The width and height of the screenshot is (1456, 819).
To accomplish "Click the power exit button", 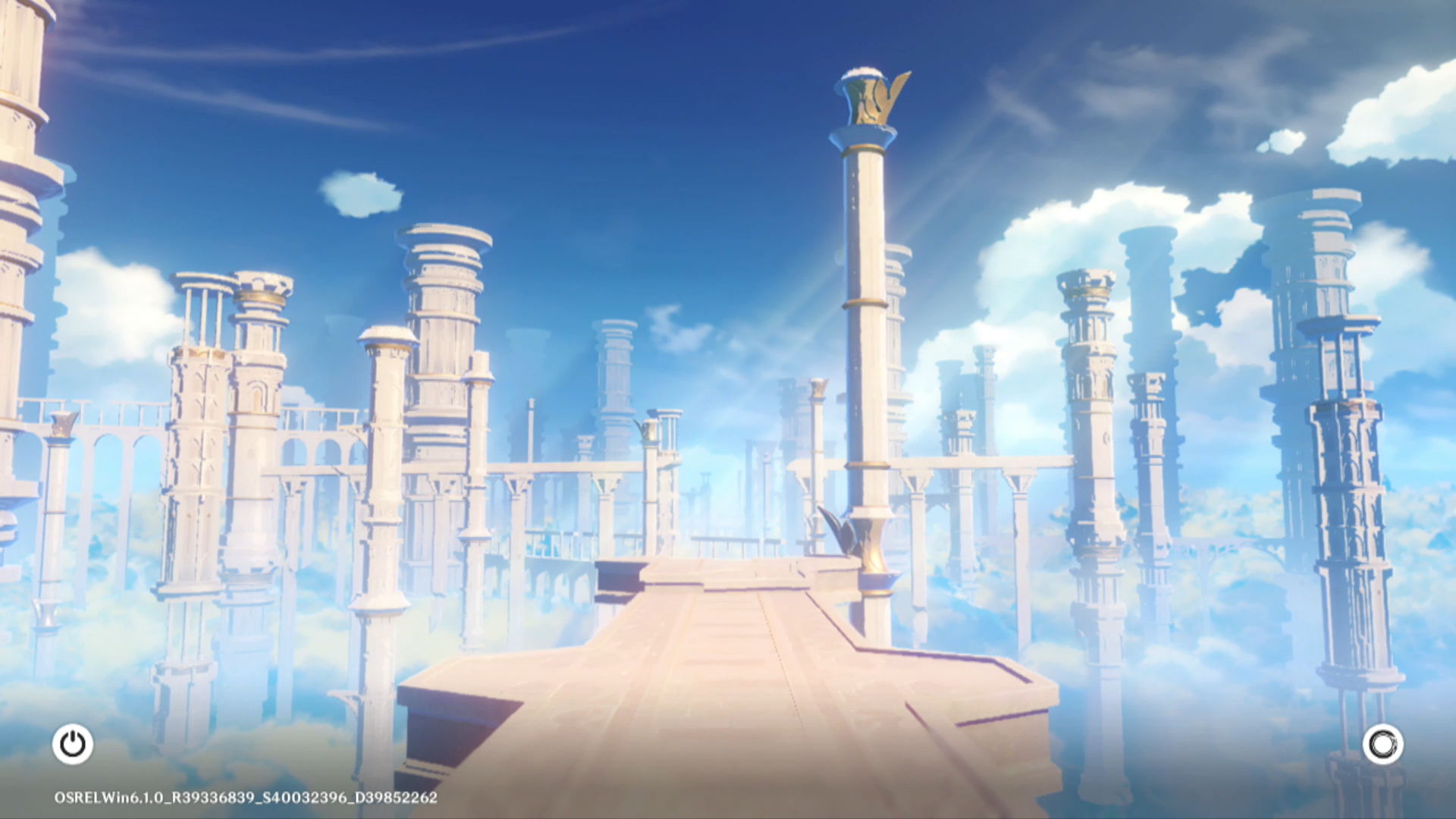I will [x=73, y=744].
